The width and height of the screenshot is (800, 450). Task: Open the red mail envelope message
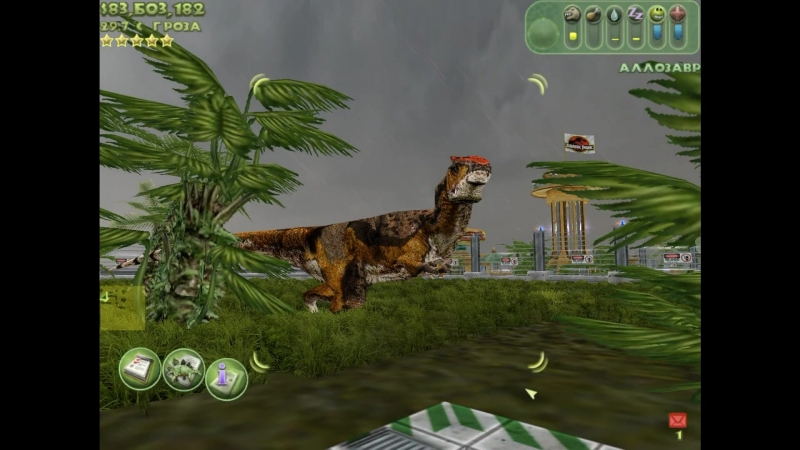point(677,420)
